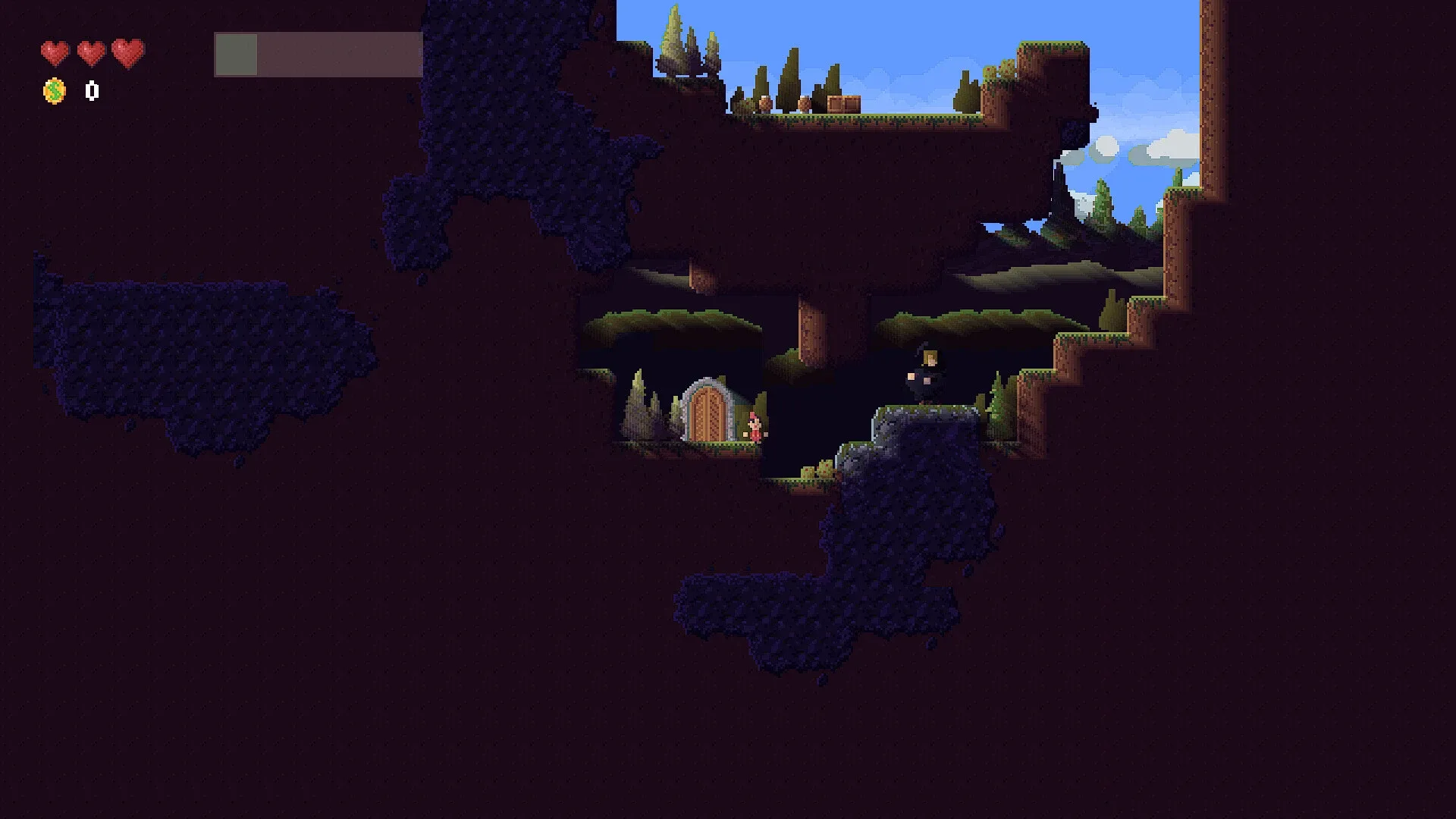
Task: Click the coin counter showing zero
Action: pyautogui.click(x=90, y=92)
